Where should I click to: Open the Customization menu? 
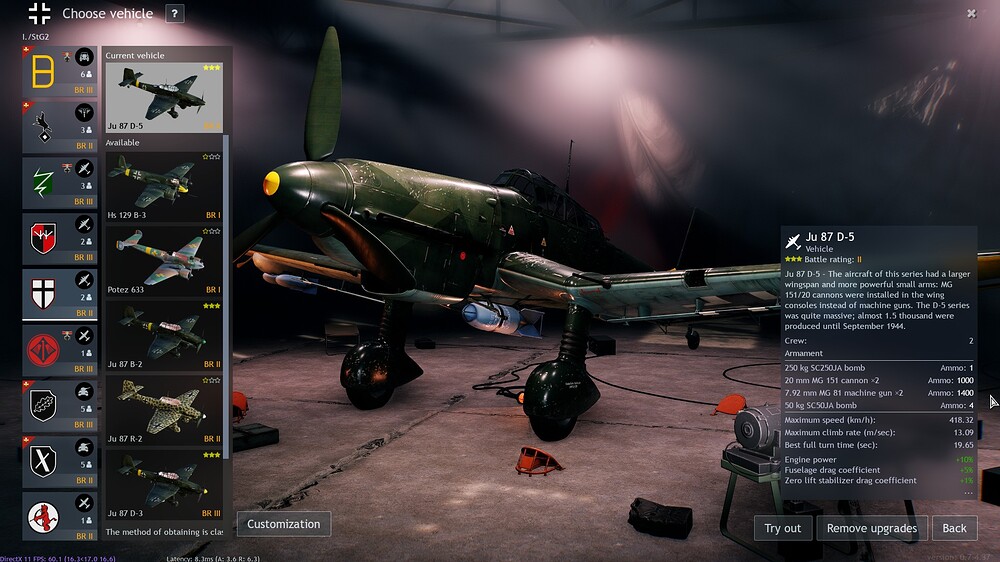(x=284, y=523)
